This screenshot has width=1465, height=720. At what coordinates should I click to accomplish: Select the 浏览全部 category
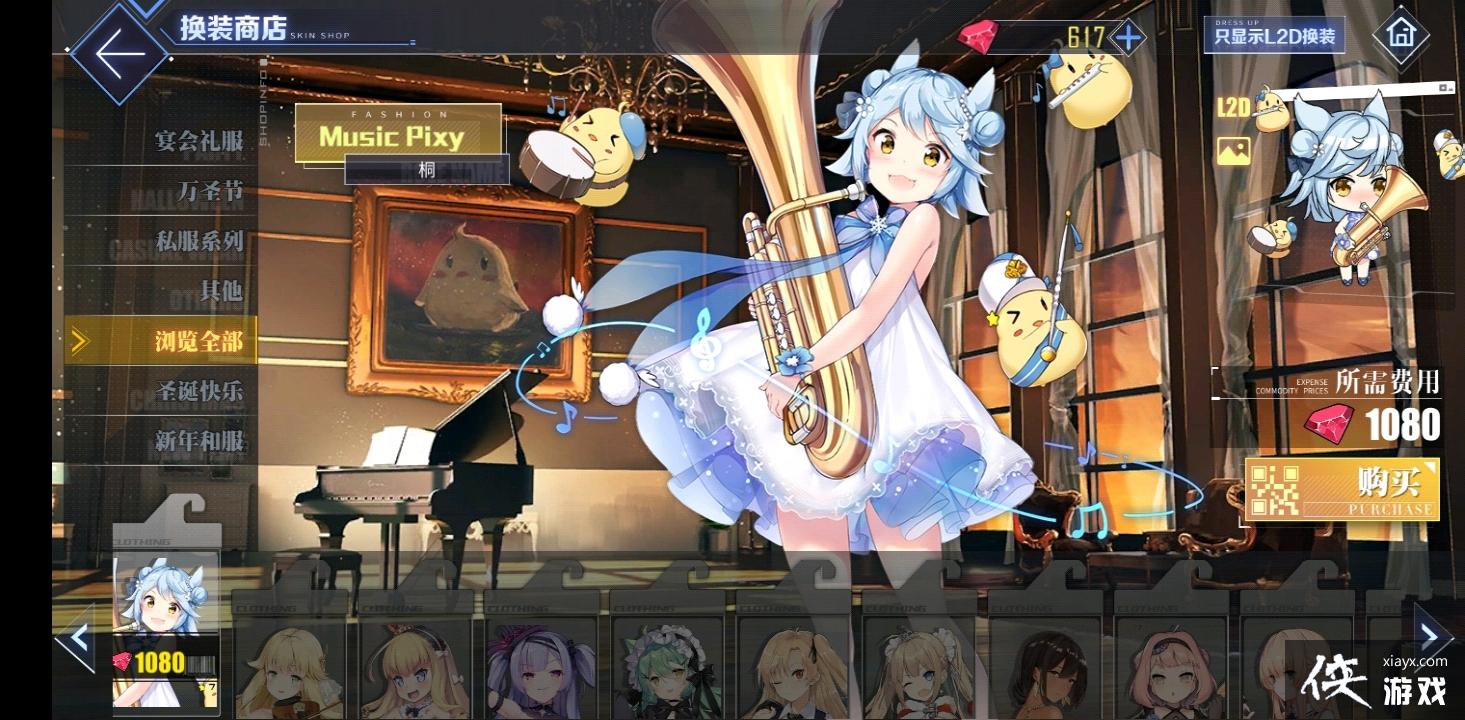[x=201, y=340]
